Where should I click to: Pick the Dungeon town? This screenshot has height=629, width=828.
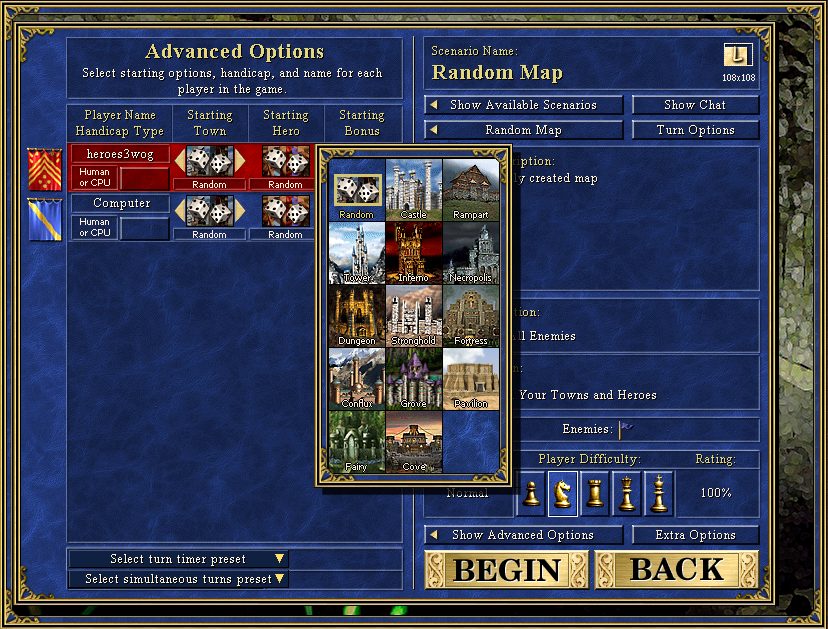tap(356, 315)
